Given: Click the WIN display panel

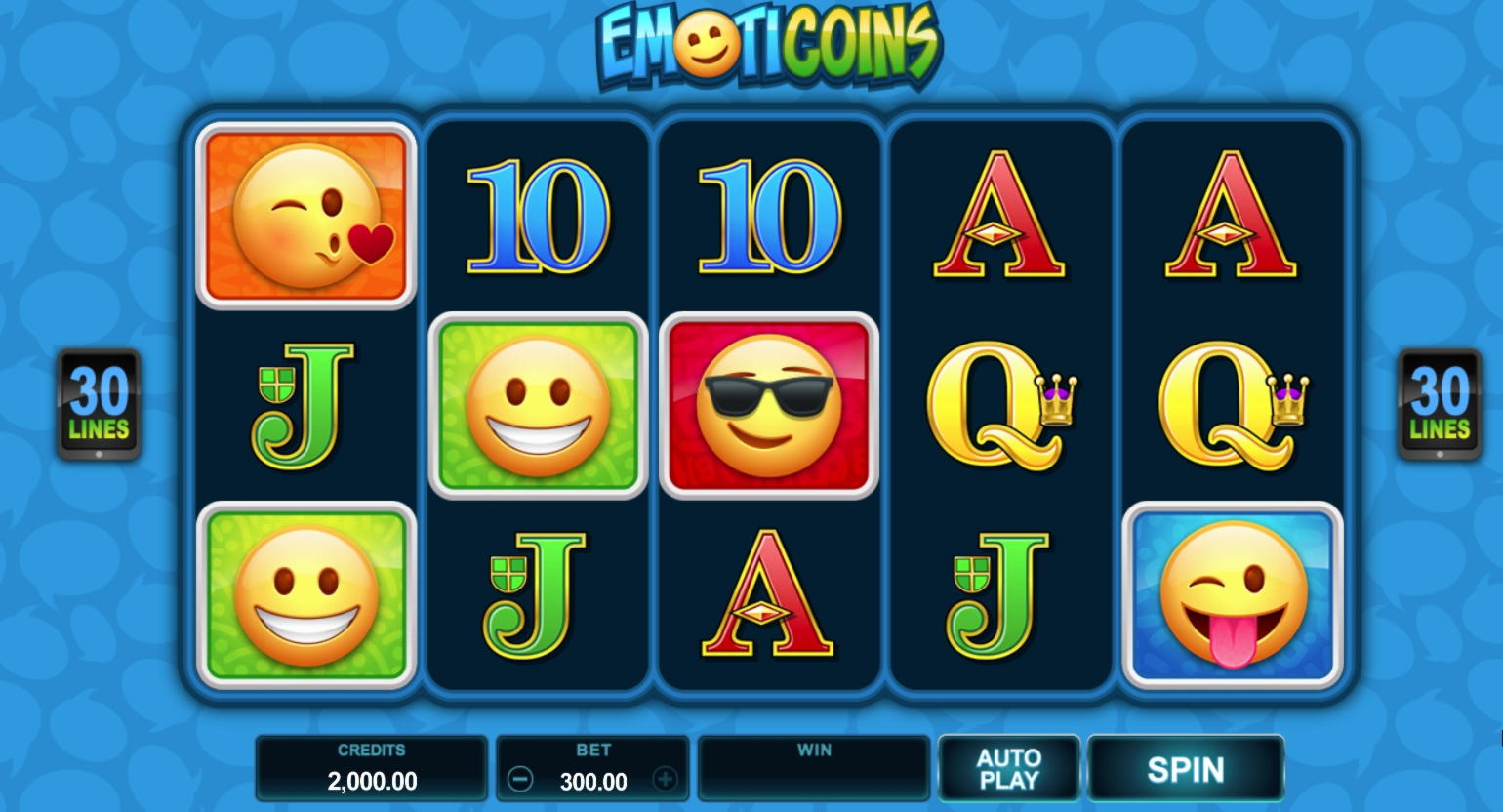Looking at the screenshot, I should point(814,768).
